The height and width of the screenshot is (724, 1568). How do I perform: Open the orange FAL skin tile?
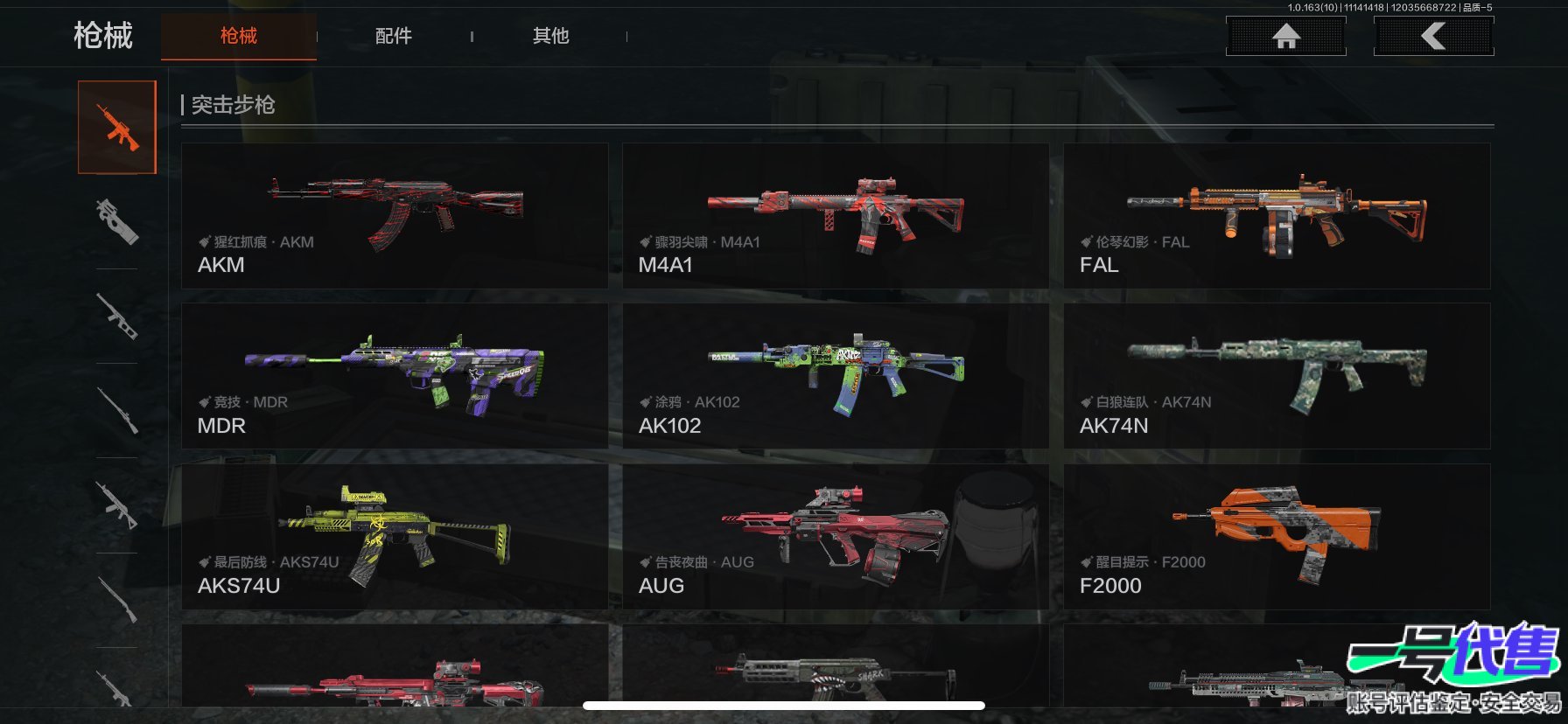(1277, 216)
